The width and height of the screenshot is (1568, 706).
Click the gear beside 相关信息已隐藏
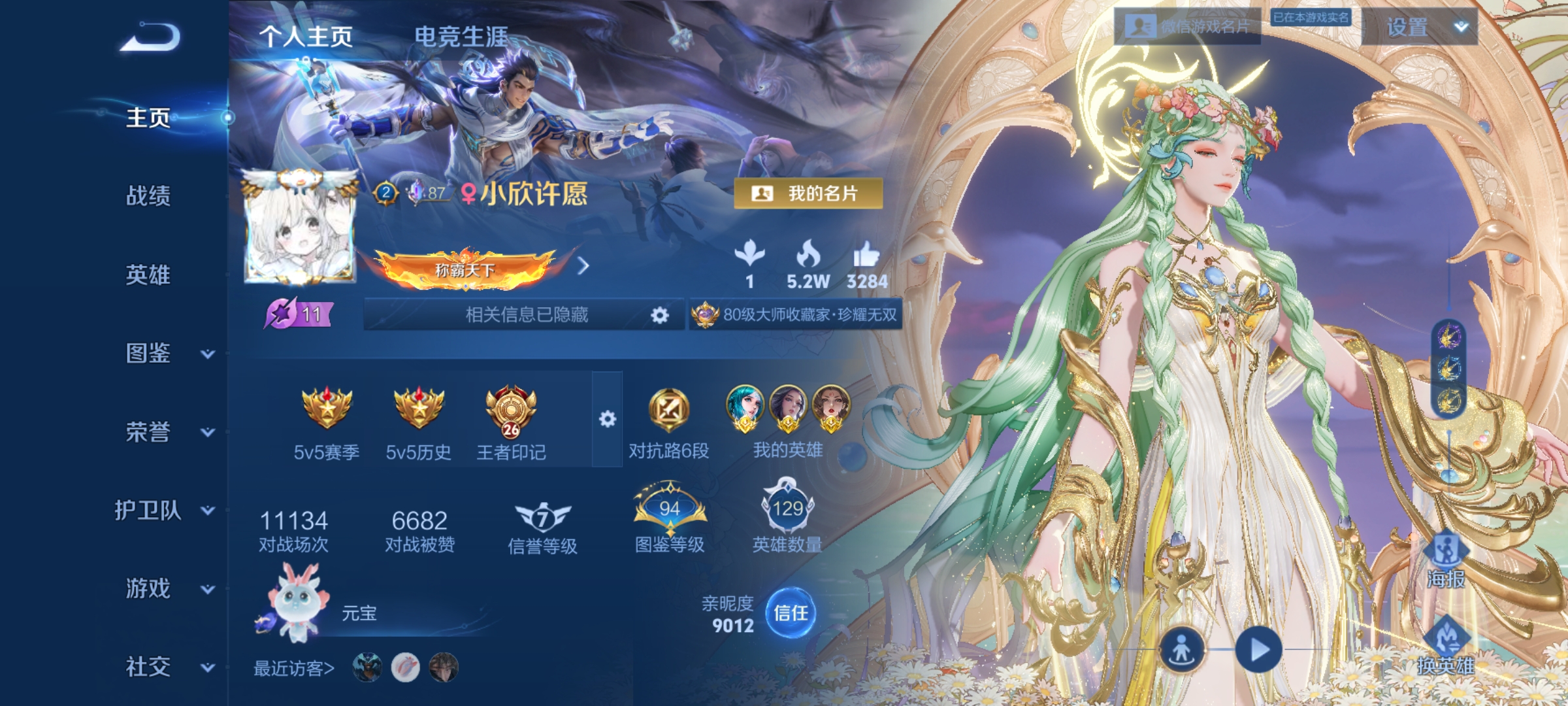tap(660, 315)
